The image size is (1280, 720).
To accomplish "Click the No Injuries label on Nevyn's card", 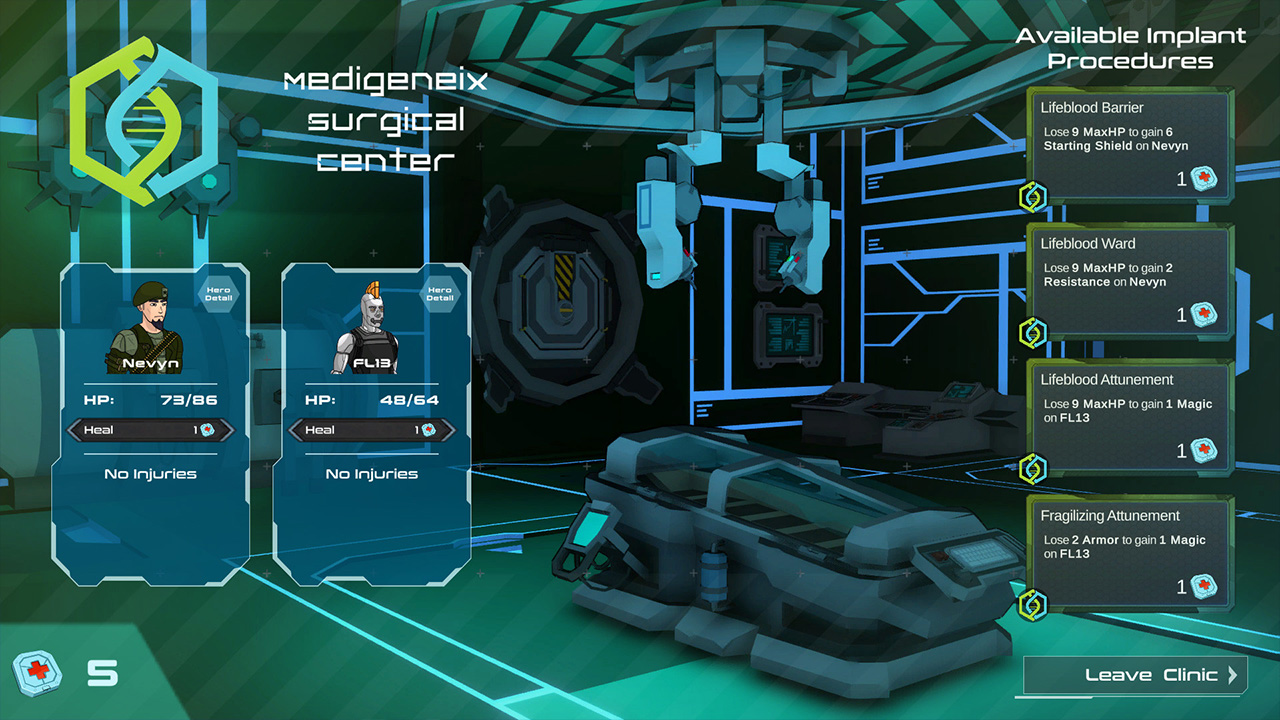I will click(150, 473).
